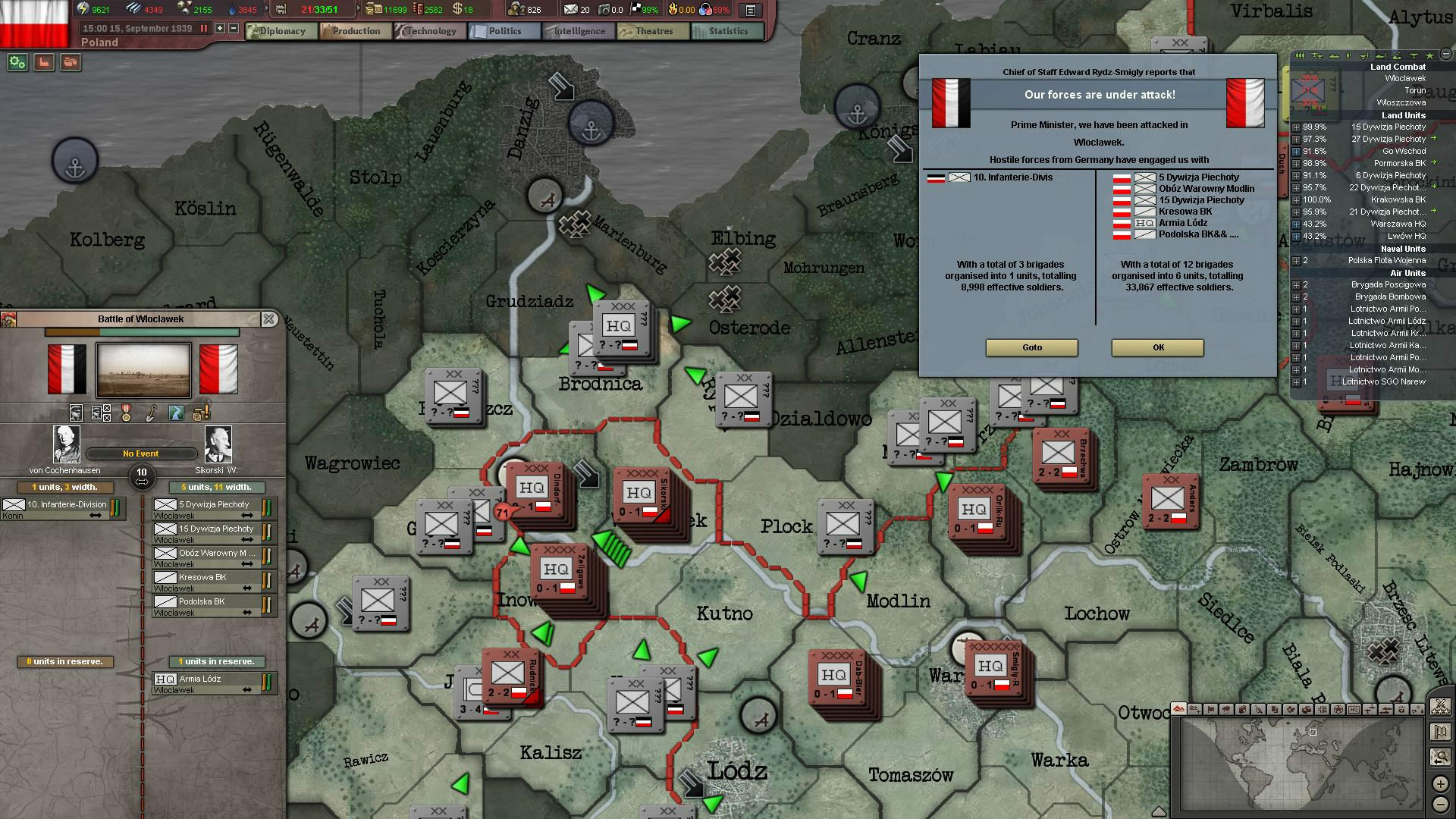Click the shovel dig-in icon in battle window

coord(150,413)
